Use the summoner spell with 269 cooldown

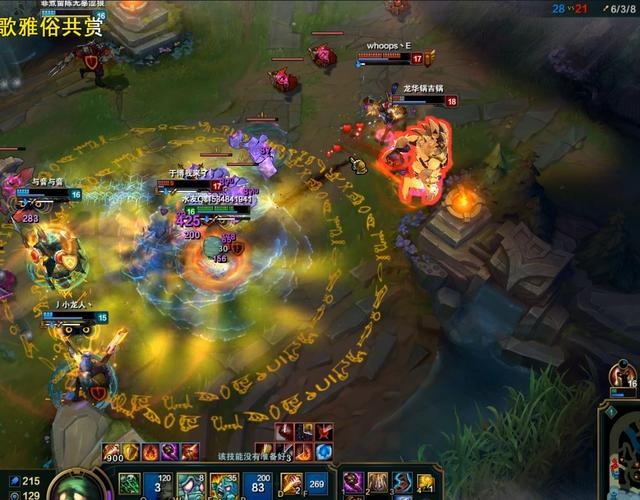pos(319,485)
